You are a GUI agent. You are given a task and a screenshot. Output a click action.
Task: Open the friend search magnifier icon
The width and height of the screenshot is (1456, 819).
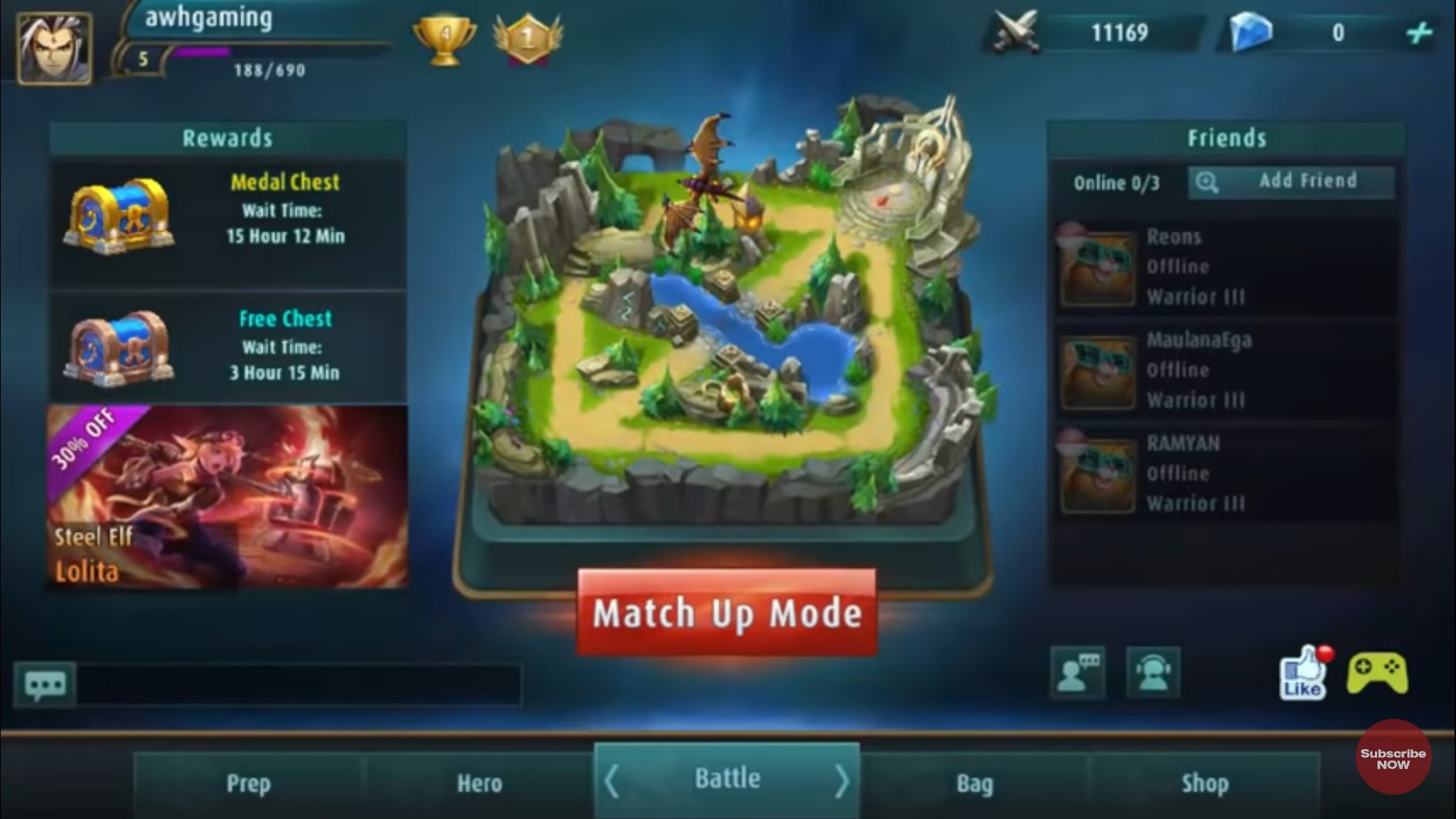(1209, 182)
